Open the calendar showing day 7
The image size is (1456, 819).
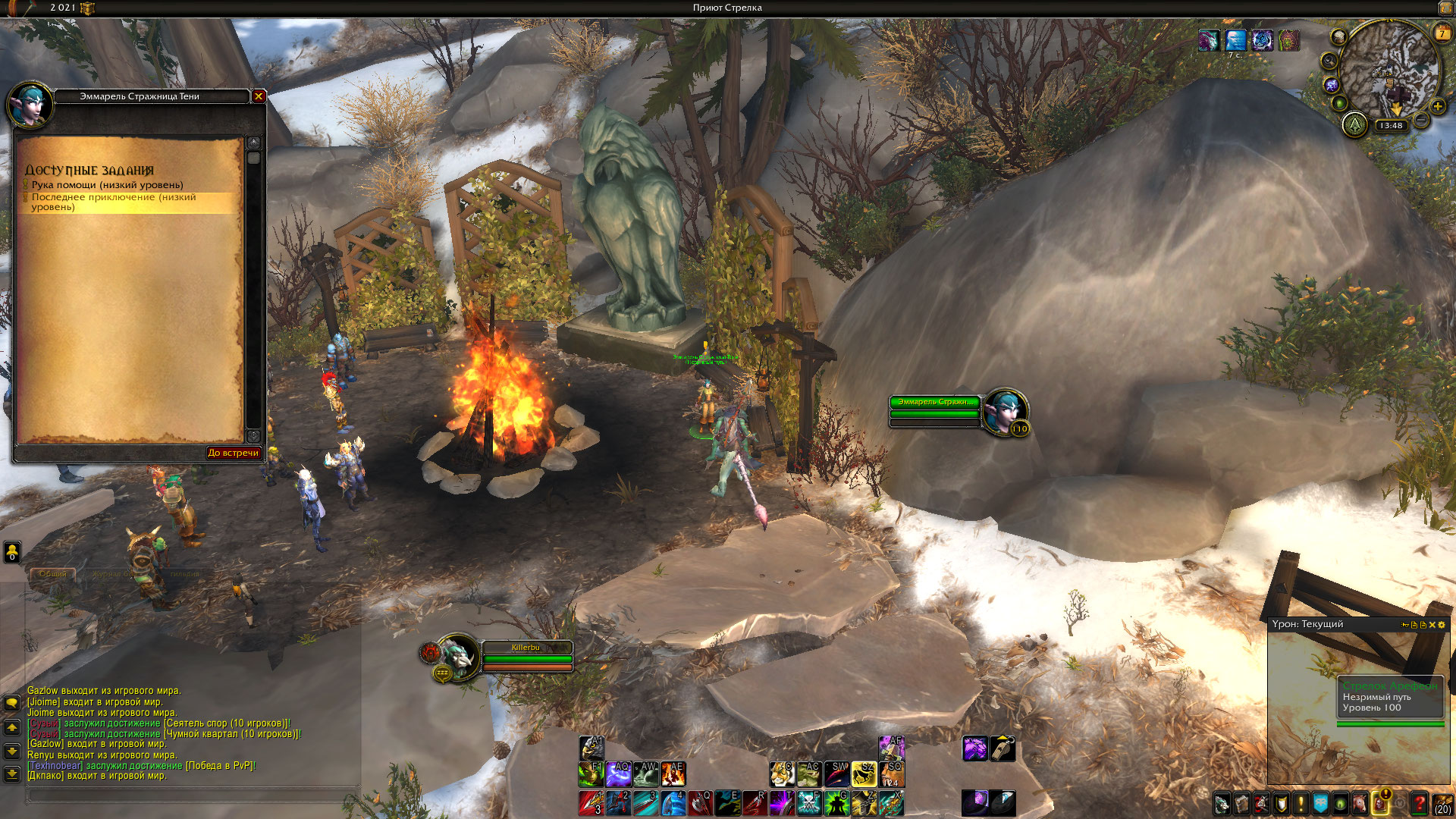tap(1442, 33)
